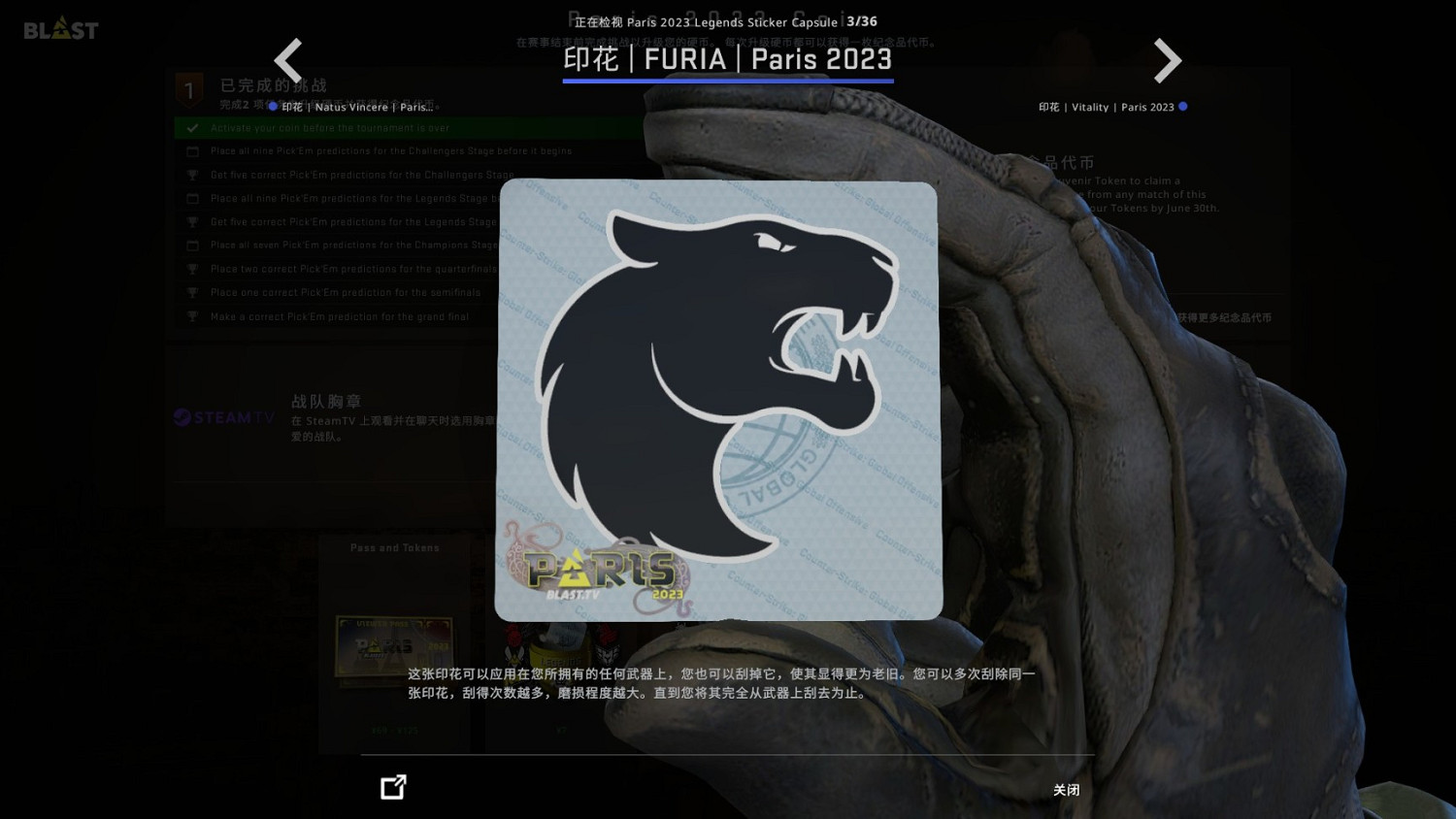Click the blue dot beside the Natus Vincere label

273,107
